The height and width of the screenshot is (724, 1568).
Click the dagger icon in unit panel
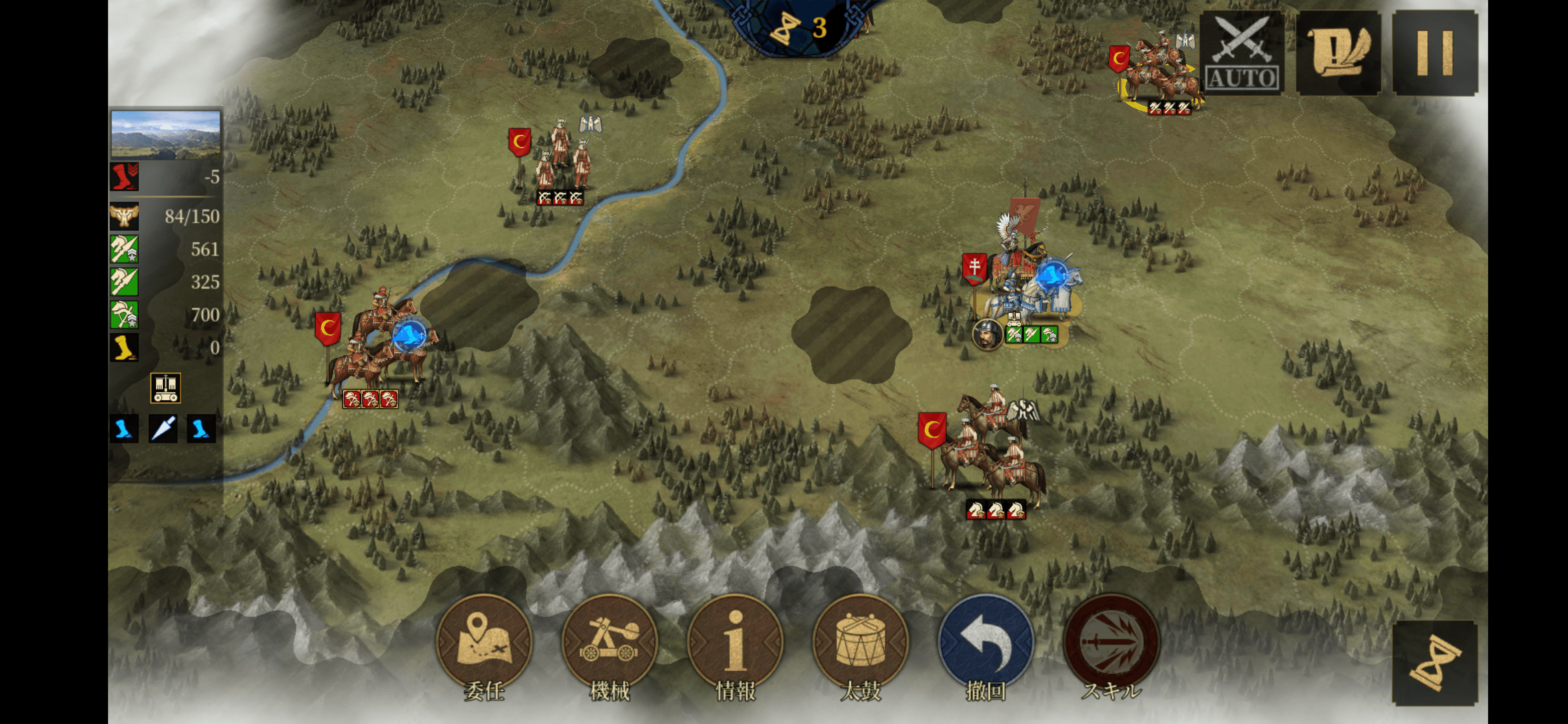pyautogui.click(x=163, y=429)
